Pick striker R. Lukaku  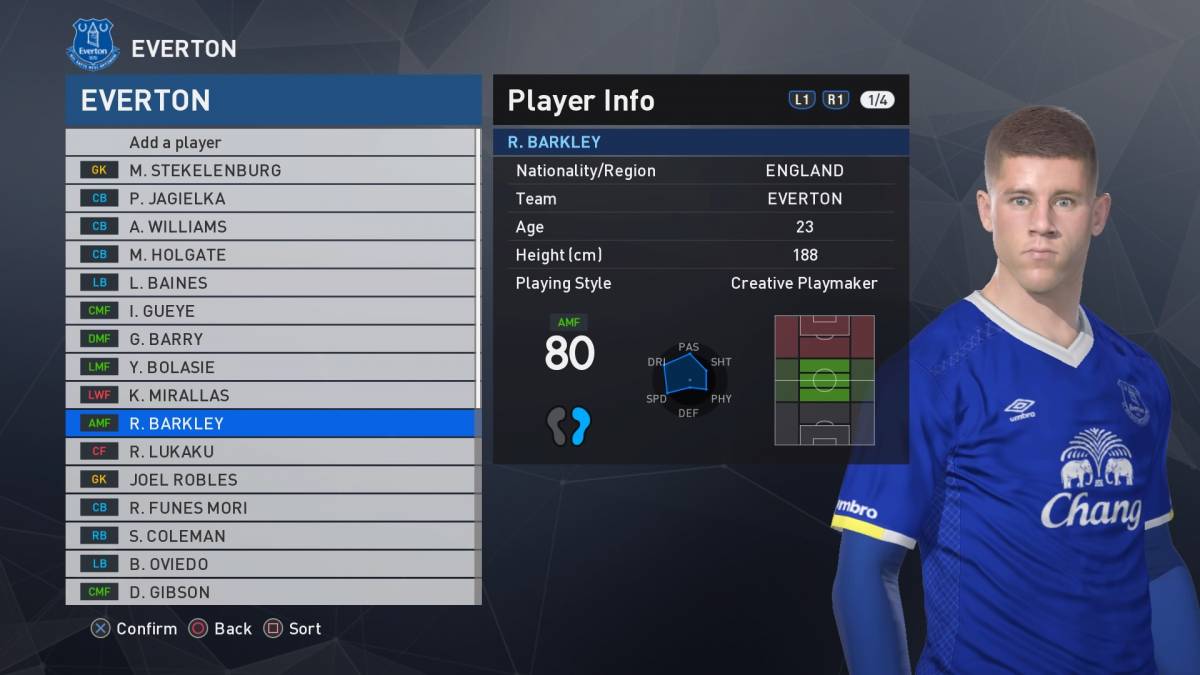pyautogui.click(x=272, y=451)
